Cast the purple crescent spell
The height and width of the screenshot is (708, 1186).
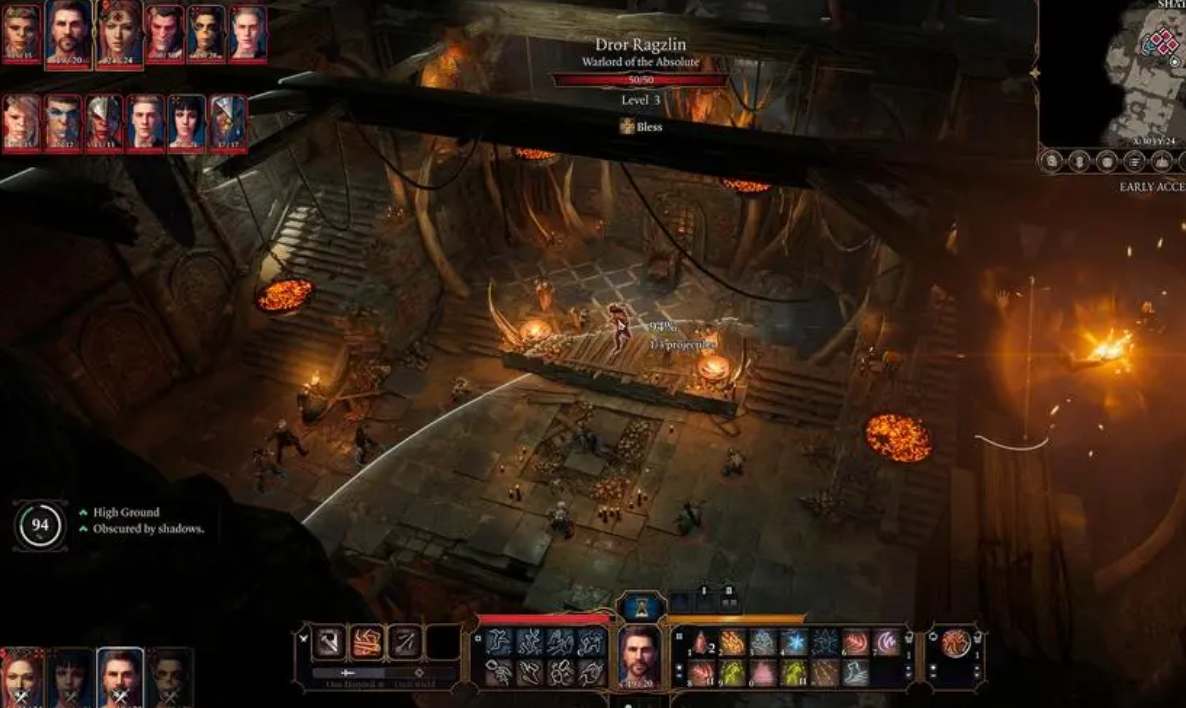[x=886, y=642]
